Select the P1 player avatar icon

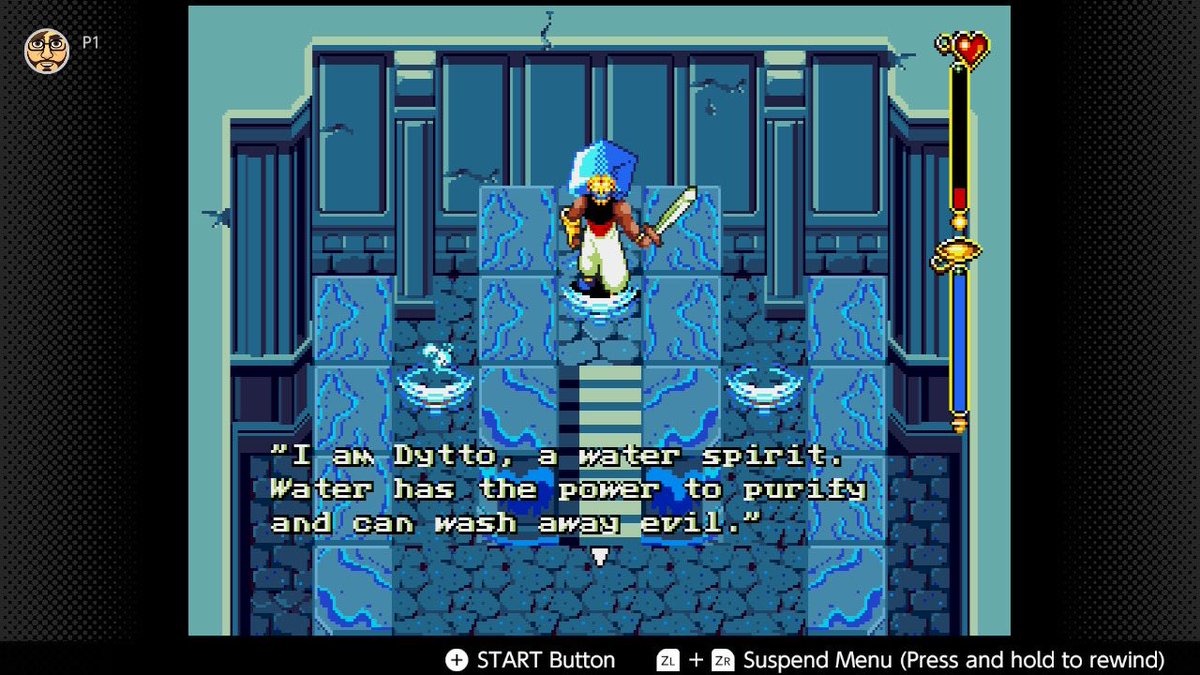[46, 50]
